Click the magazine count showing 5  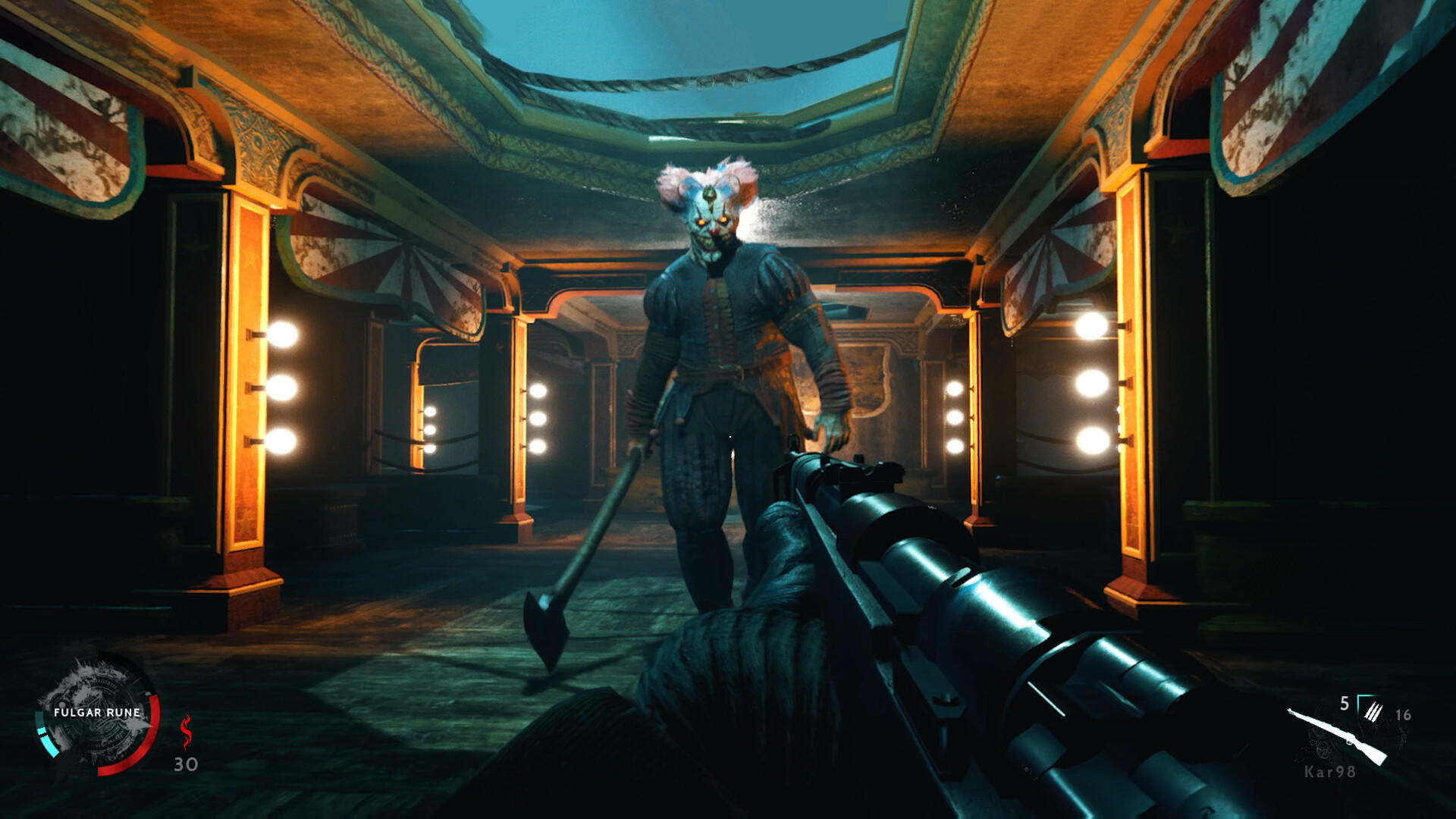1344,702
